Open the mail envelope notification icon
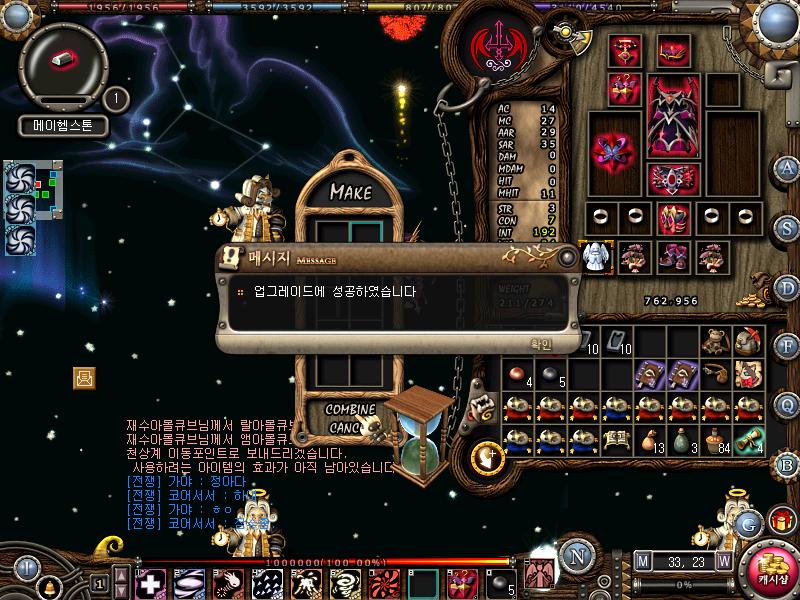The width and height of the screenshot is (800, 600). click(84, 377)
